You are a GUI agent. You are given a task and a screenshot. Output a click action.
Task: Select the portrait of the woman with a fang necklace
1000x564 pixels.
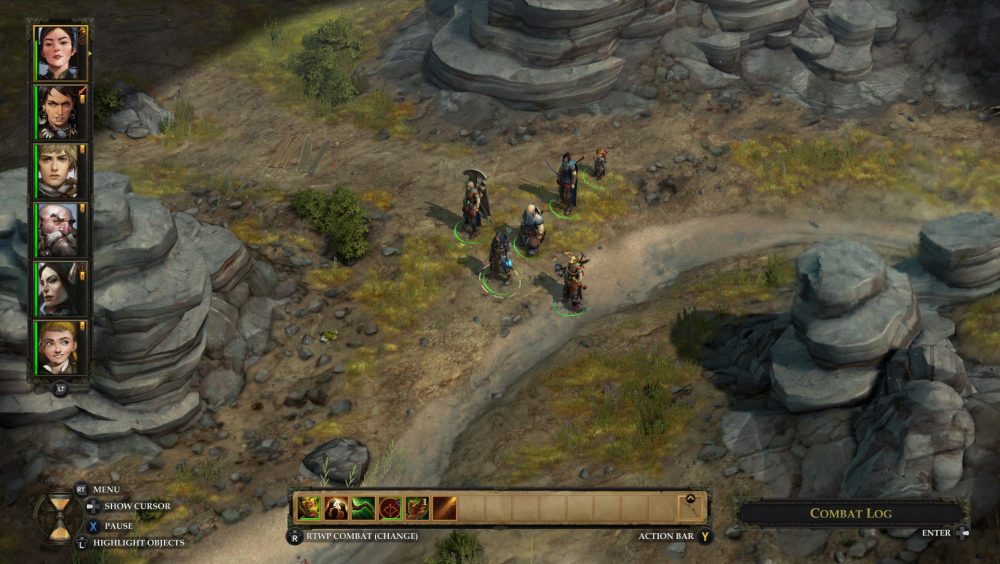(x=59, y=112)
